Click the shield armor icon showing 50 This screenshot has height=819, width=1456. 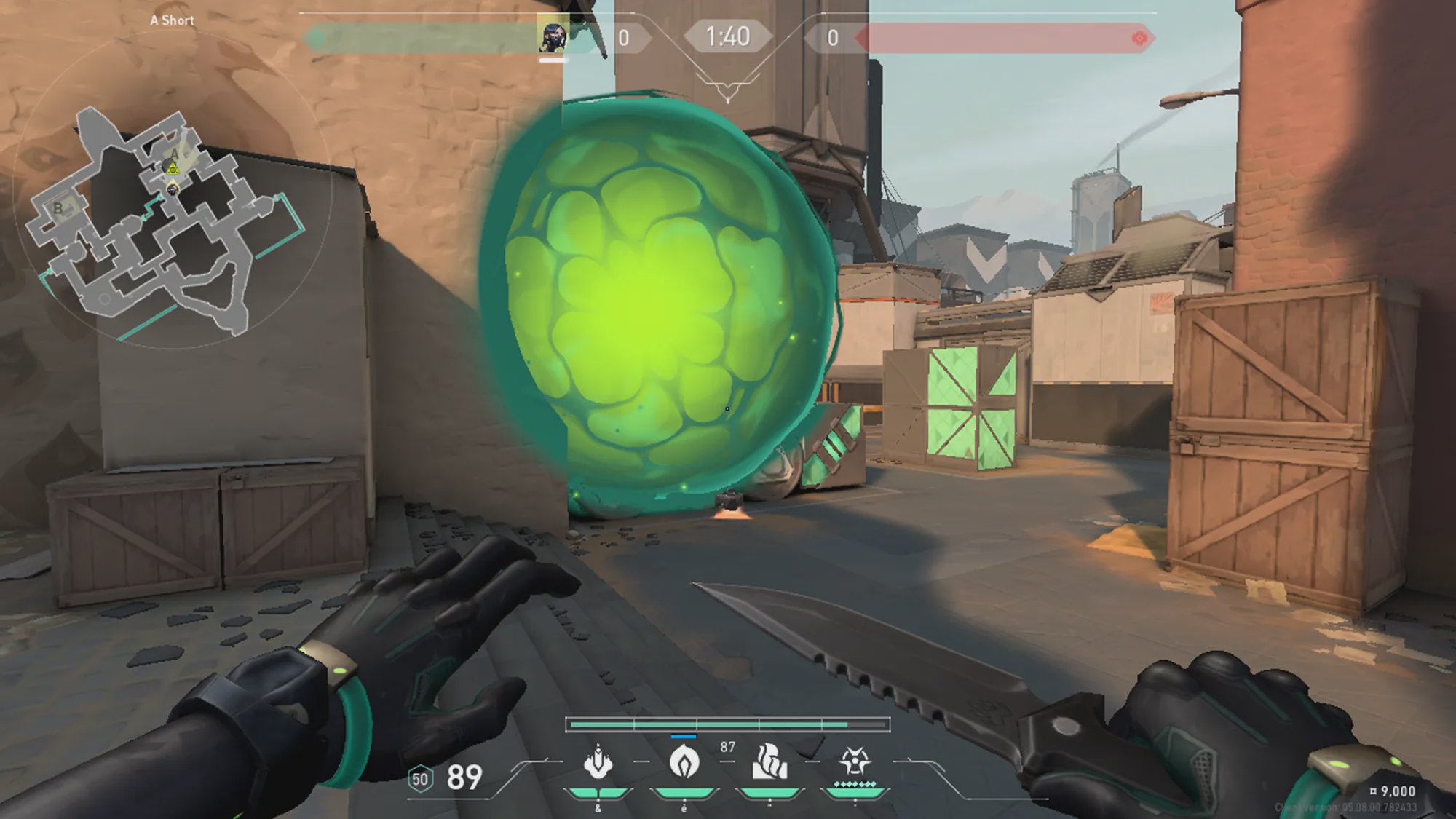[420, 779]
